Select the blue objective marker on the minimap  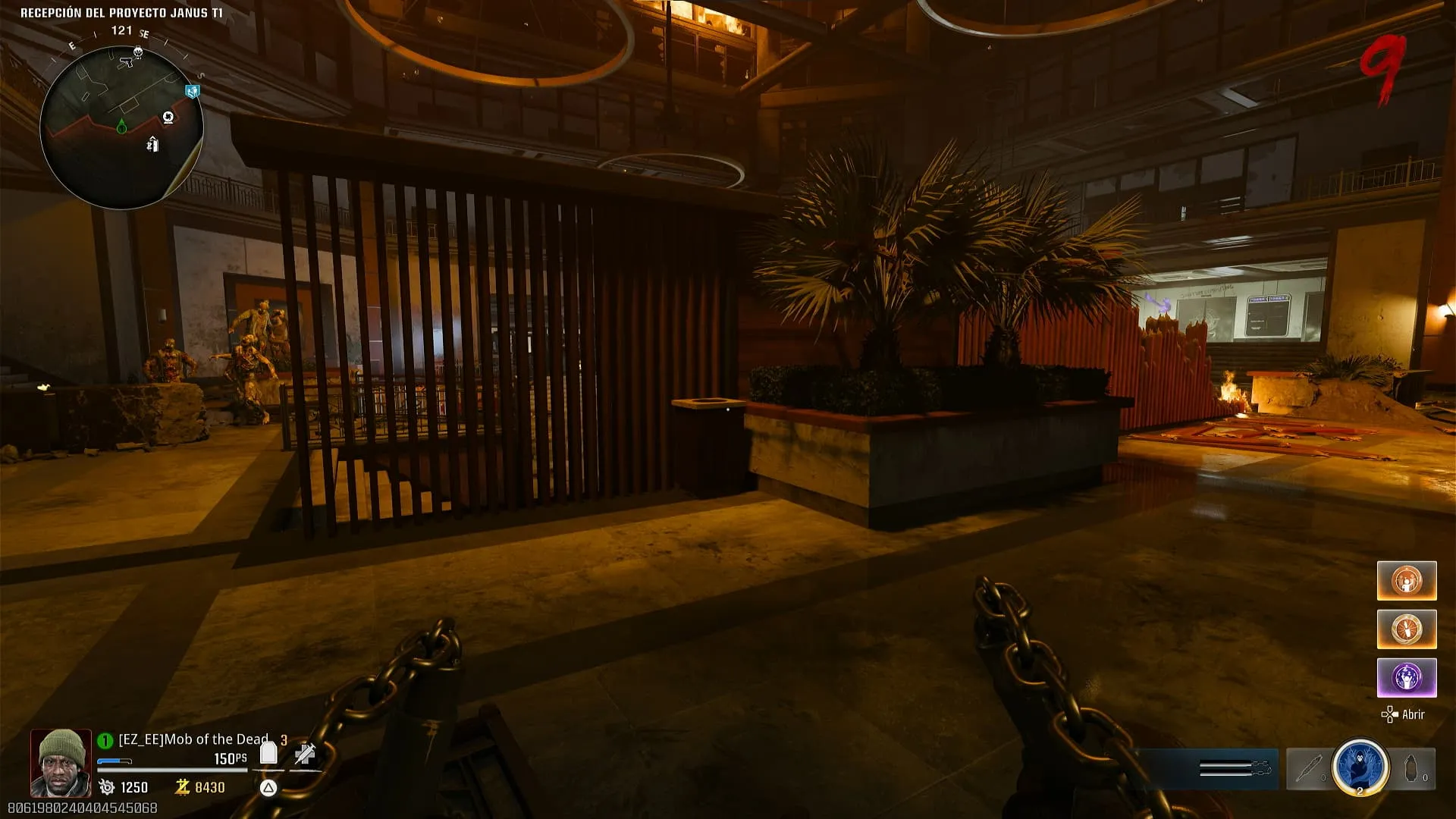pyautogui.click(x=193, y=92)
